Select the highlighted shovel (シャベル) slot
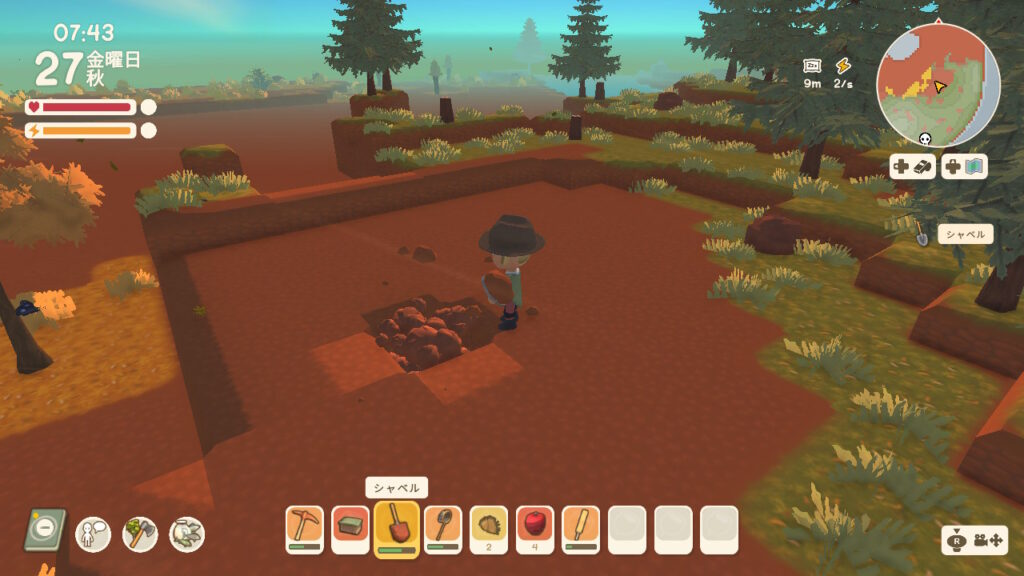Screen dimensions: 1024x576 [396, 528]
